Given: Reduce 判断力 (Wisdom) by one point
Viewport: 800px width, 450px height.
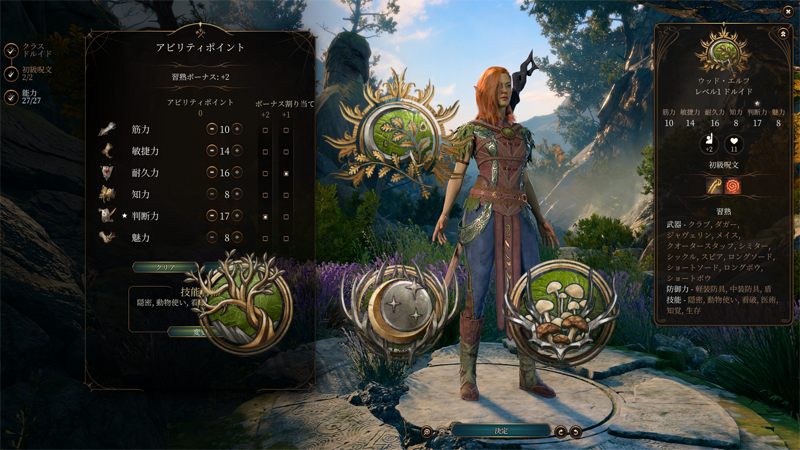Looking at the screenshot, I should [x=212, y=216].
